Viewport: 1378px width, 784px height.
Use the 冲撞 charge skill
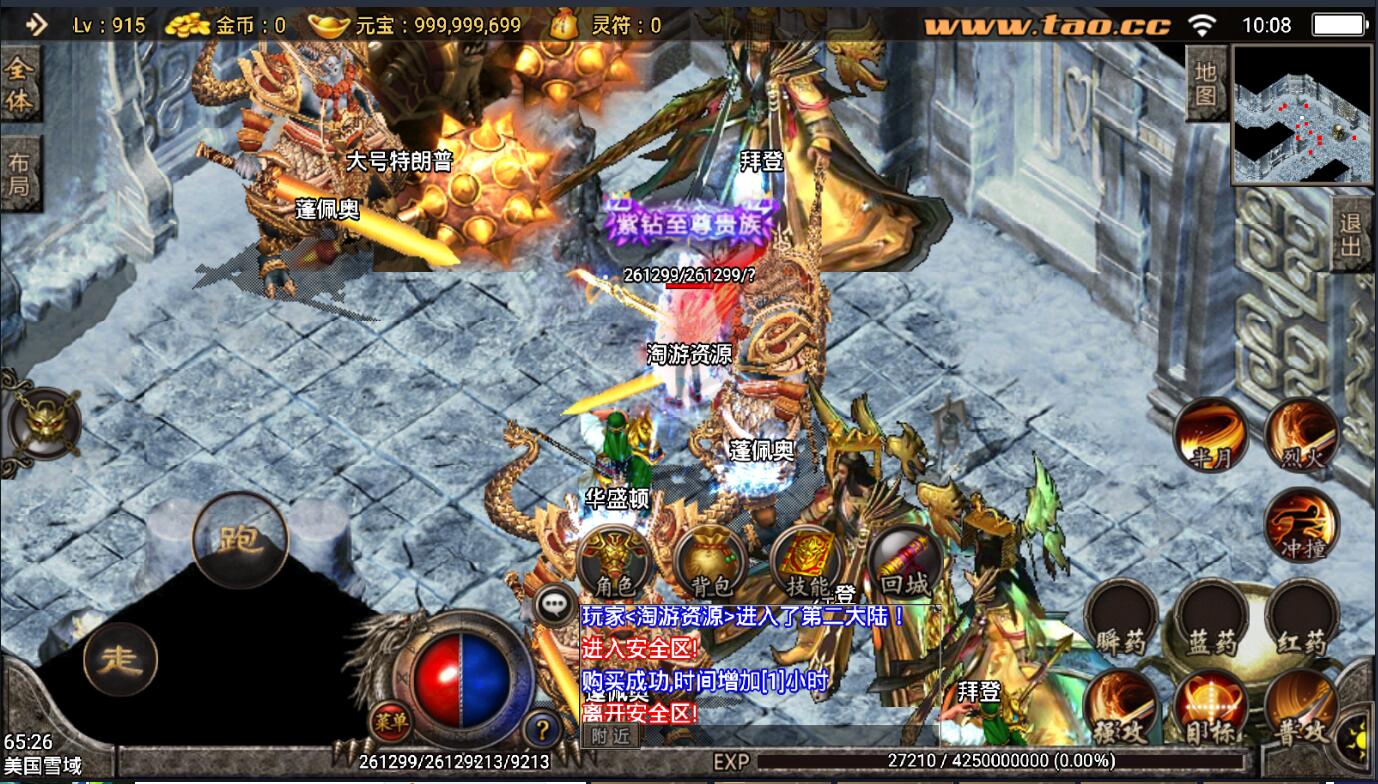point(1301,525)
